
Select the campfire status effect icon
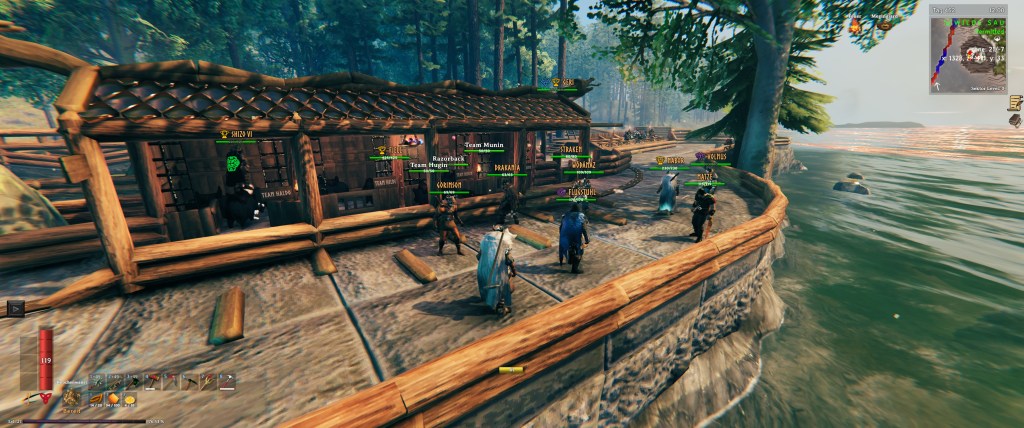(856, 27)
